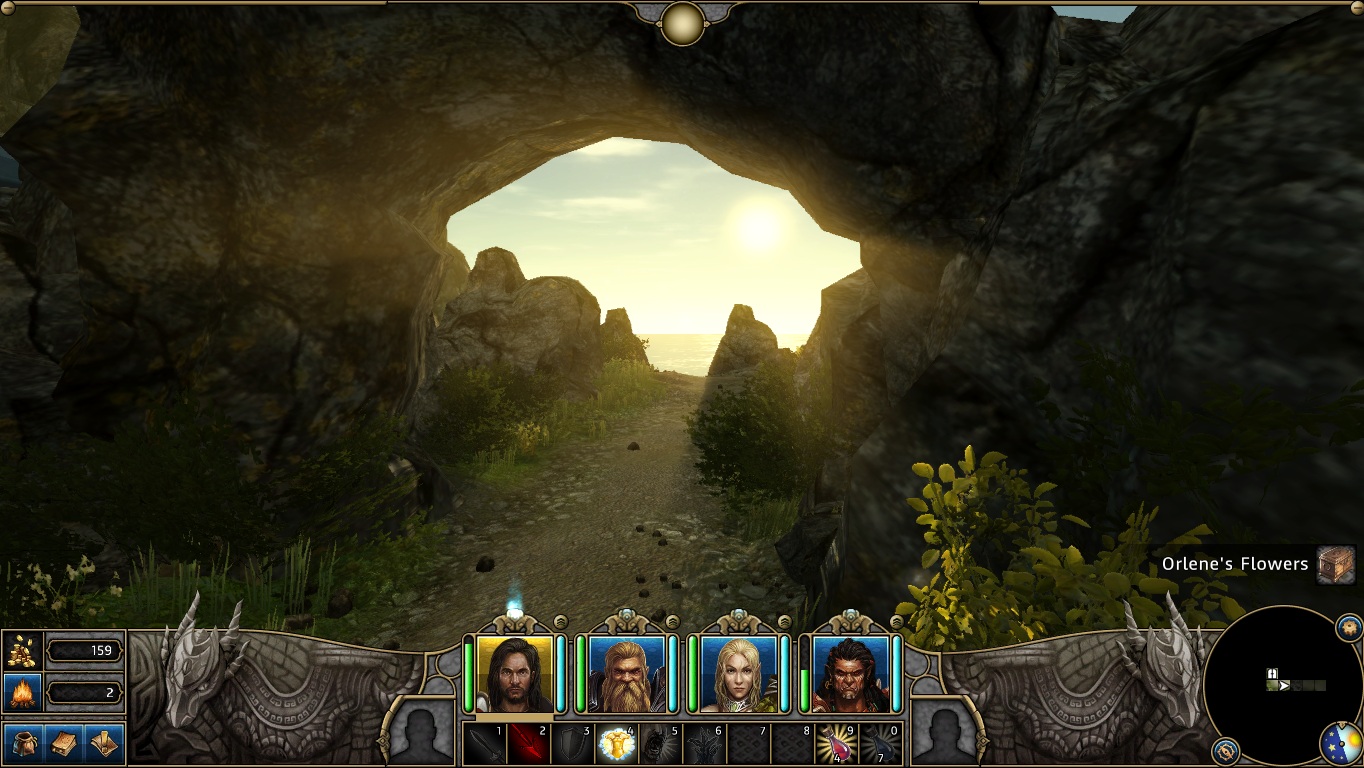Screen dimensions: 1364x768
Task: Click the chest icon beside Orlene's Flowers
Action: (1335, 564)
